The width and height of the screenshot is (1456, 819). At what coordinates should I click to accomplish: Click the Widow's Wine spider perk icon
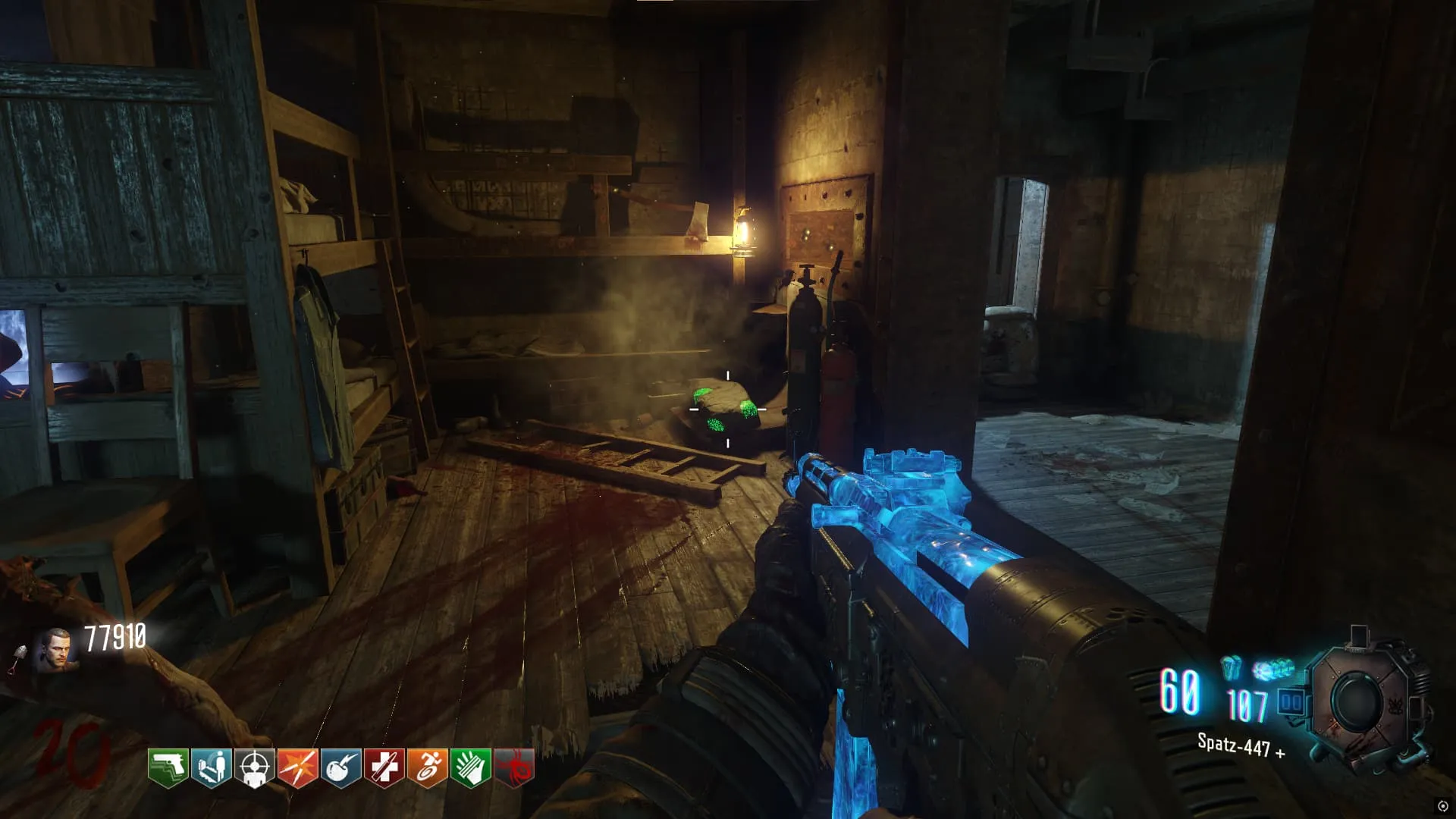point(514,768)
